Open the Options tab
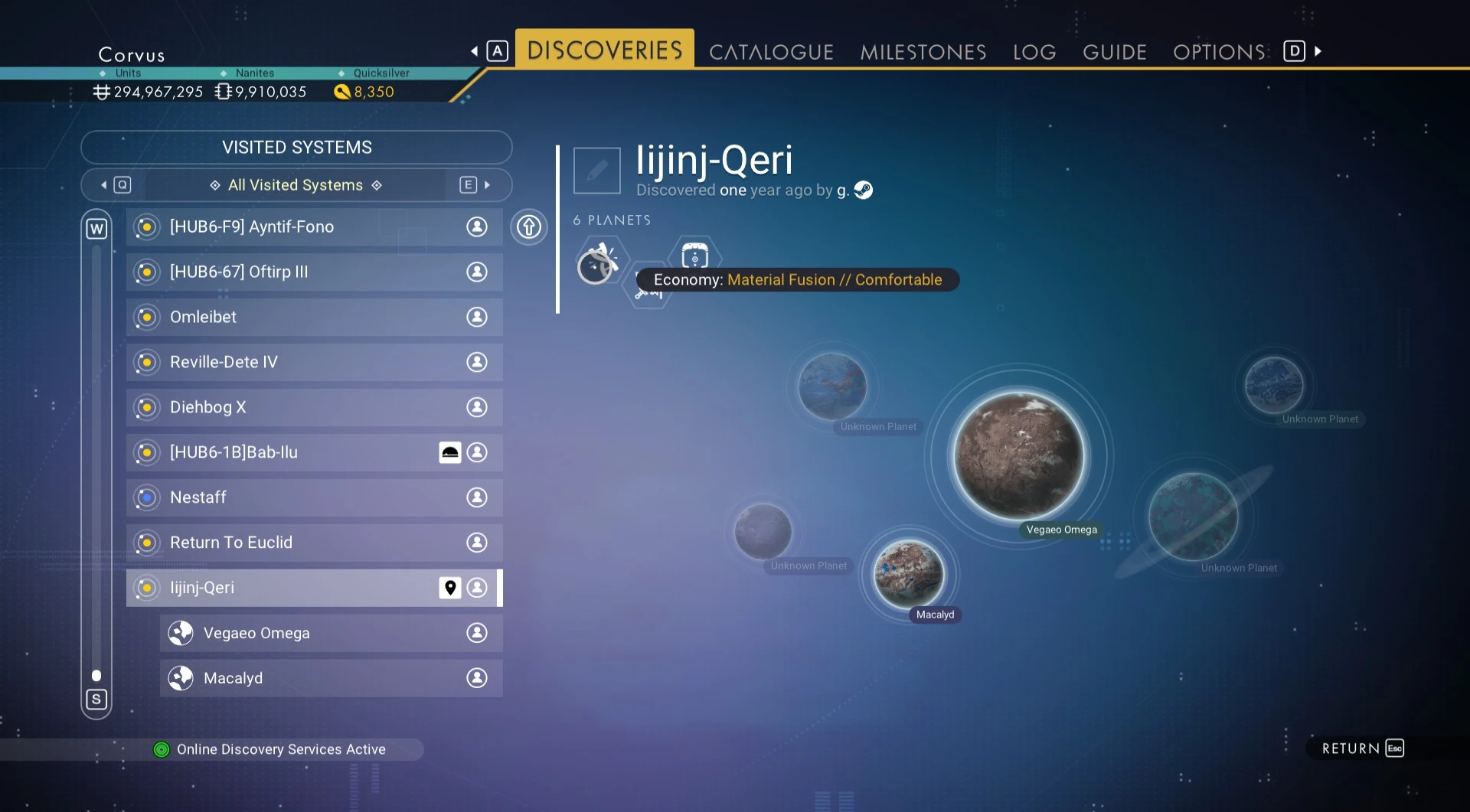 [1219, 52]
